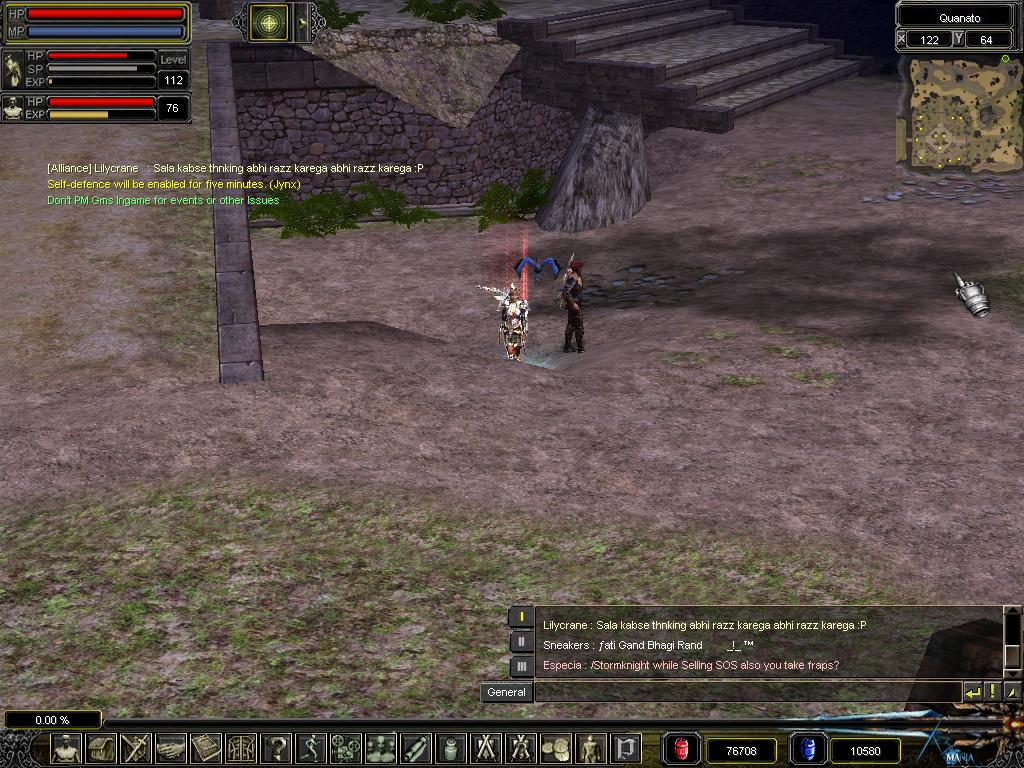Image resolution: width=1024 pixels, height=768 pixels.
Task: Open the character status icon in toolbar
Action: [66, 748]
